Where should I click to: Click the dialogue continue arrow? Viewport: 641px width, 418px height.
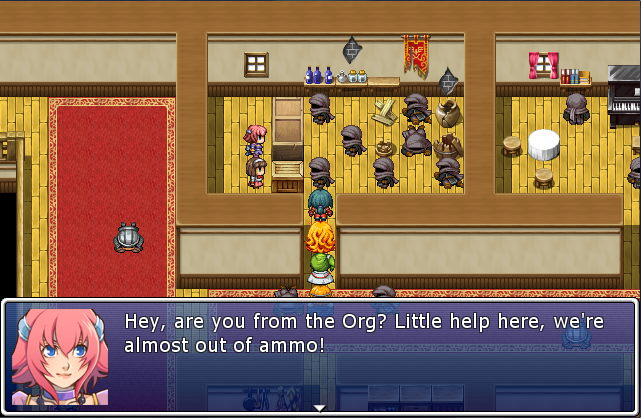(320, 407)
